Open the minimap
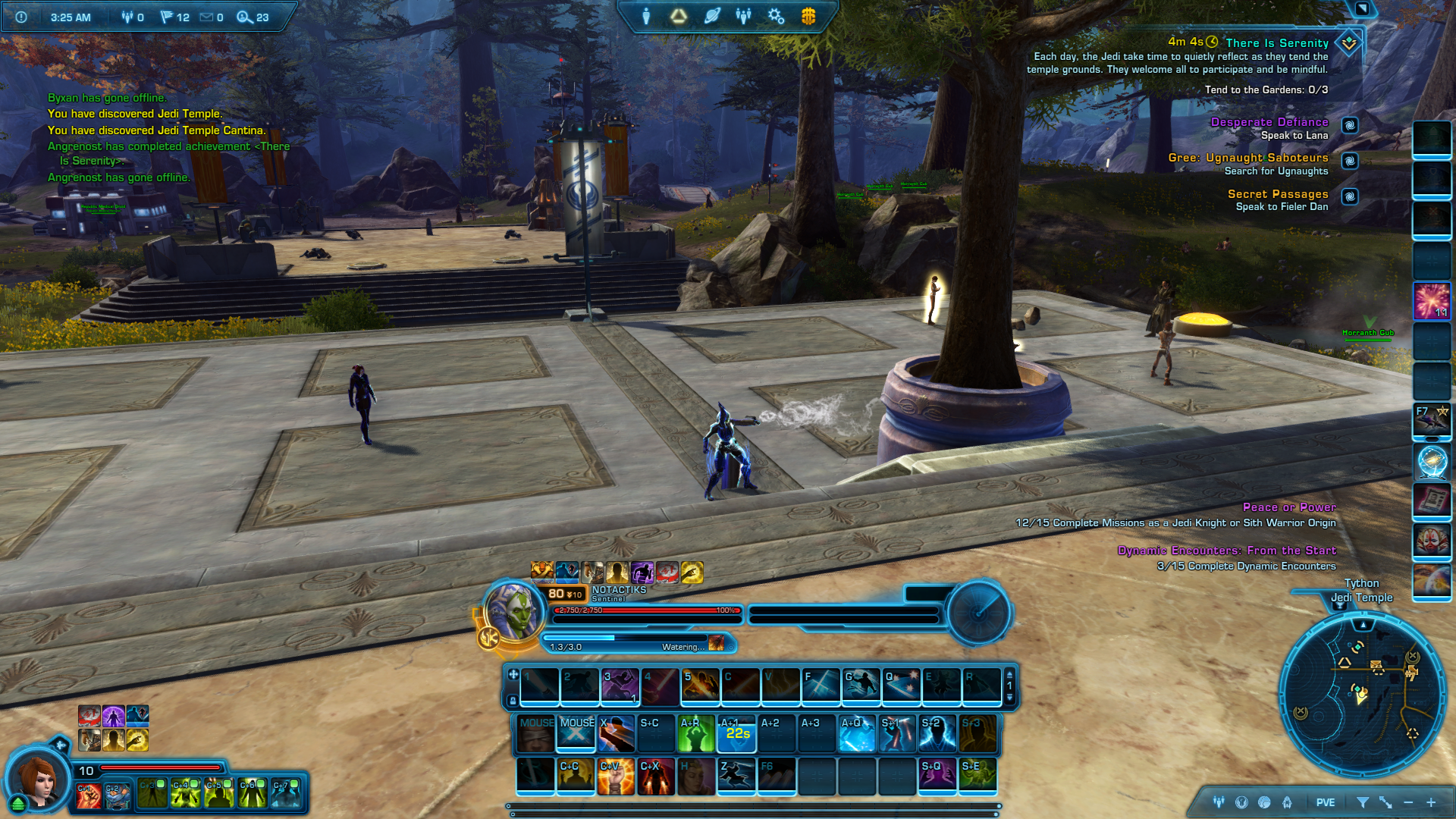This screenshot has height=819, width=1456. pyautogui.click(x=1362, y=694)
